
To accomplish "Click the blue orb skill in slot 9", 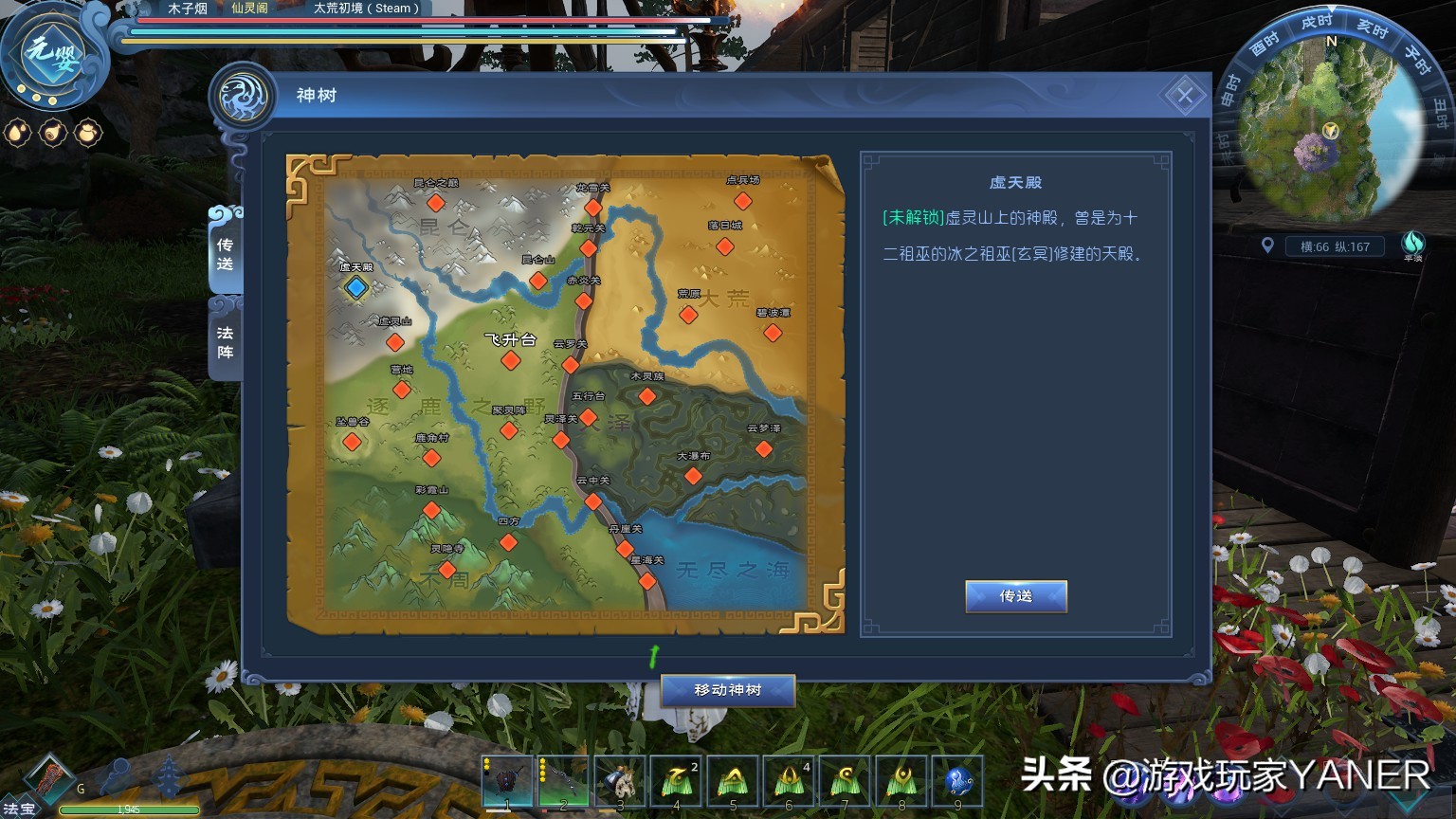I will coord(958,779).
